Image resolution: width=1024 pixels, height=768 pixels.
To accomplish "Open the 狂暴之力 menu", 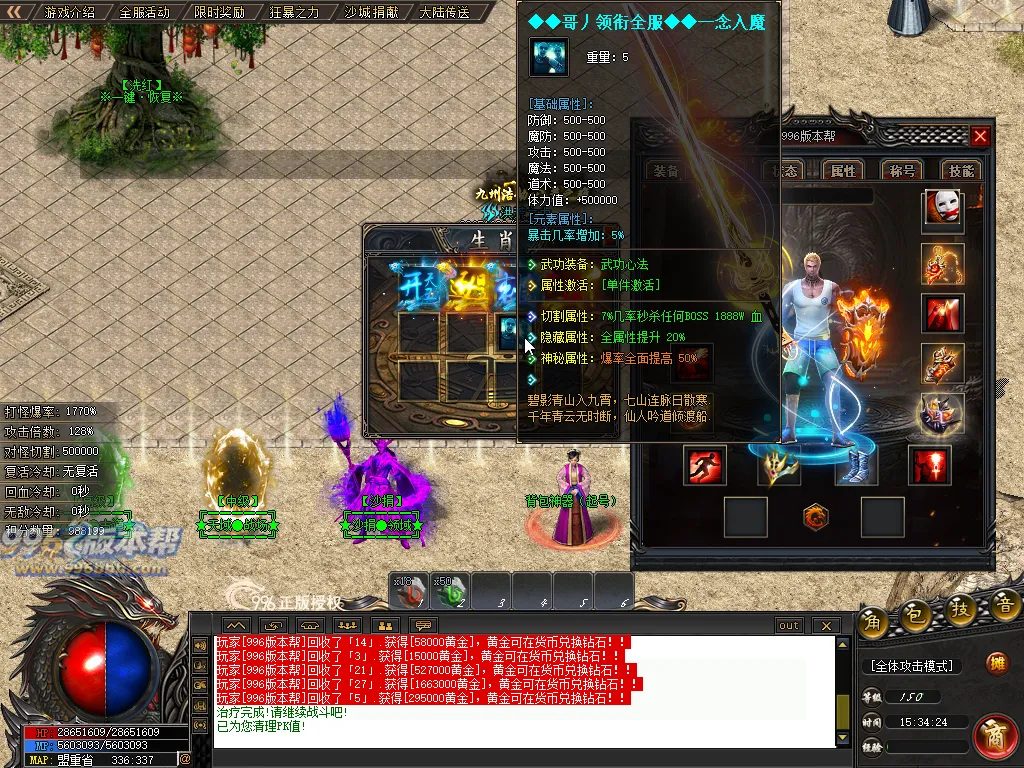I will tap(294, 13).
